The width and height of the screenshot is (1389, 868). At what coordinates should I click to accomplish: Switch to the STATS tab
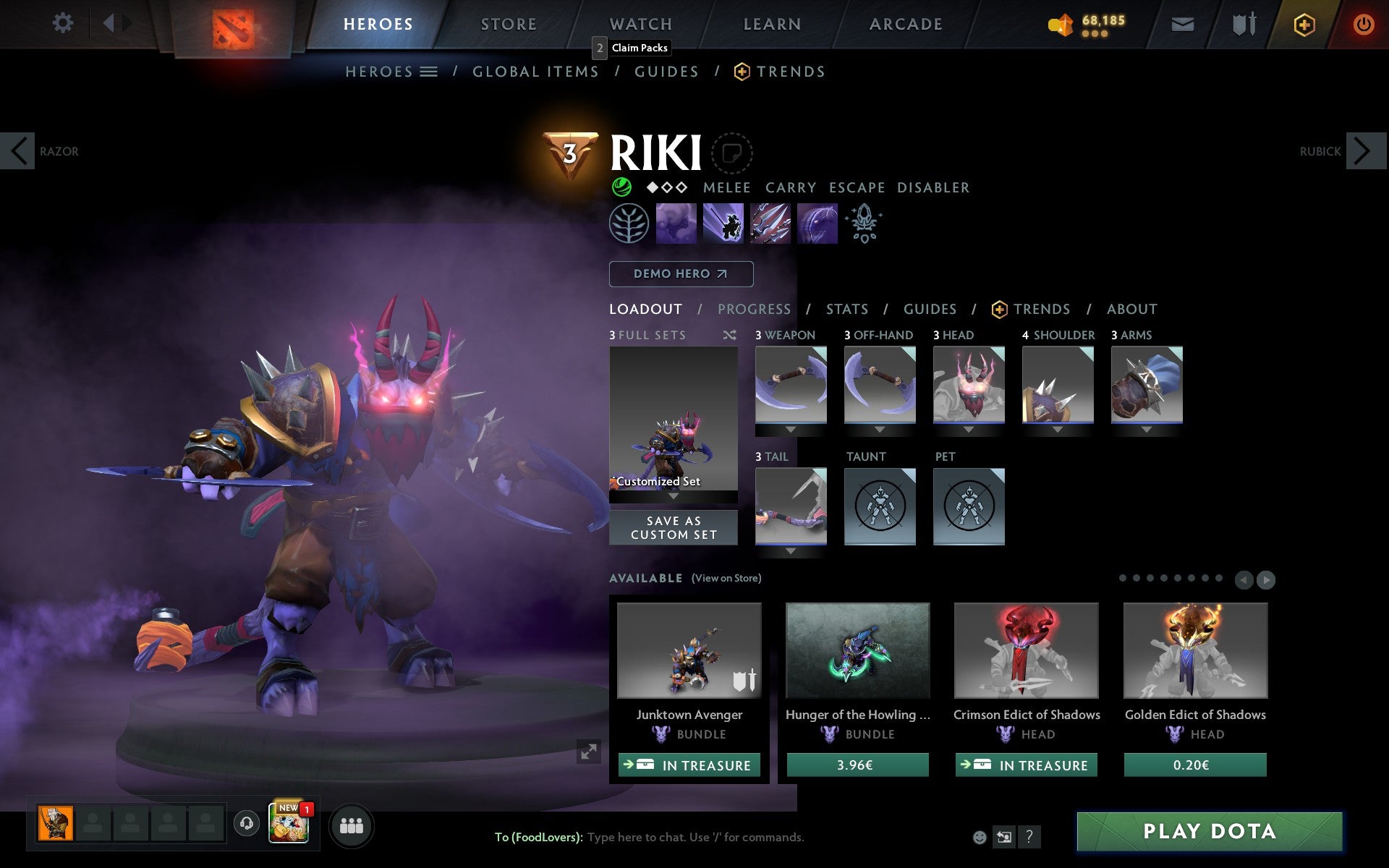point(846,309)
